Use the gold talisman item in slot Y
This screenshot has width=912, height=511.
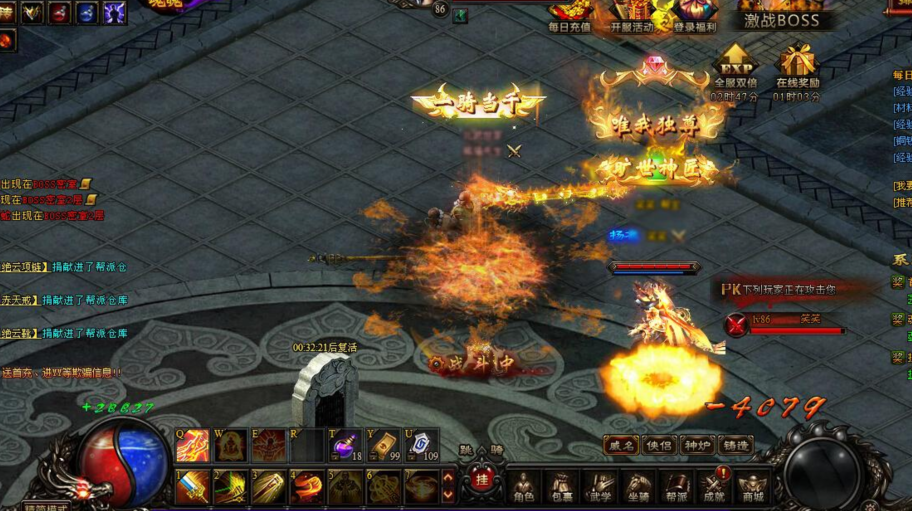coord(383,445)
